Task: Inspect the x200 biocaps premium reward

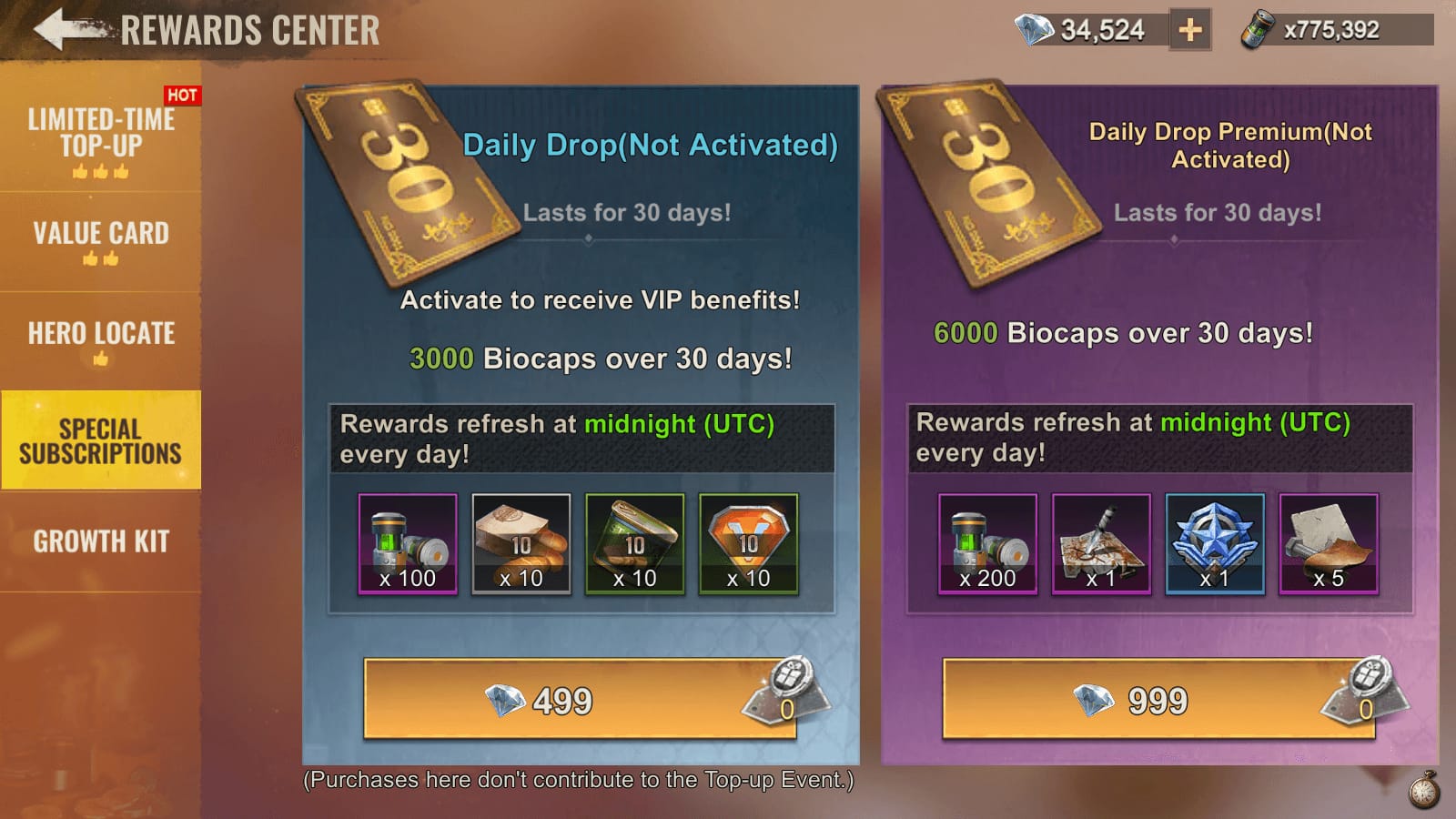Action: pos(987,544)
